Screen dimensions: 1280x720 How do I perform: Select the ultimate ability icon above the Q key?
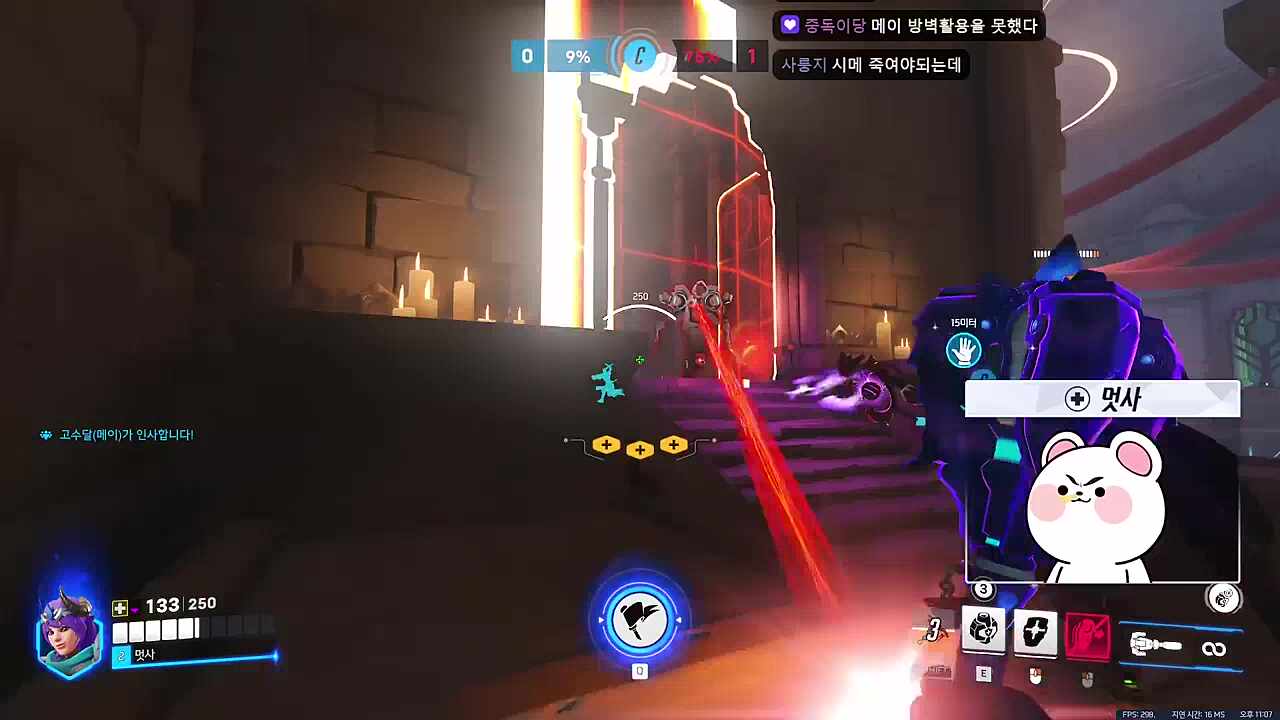point(640,618)
